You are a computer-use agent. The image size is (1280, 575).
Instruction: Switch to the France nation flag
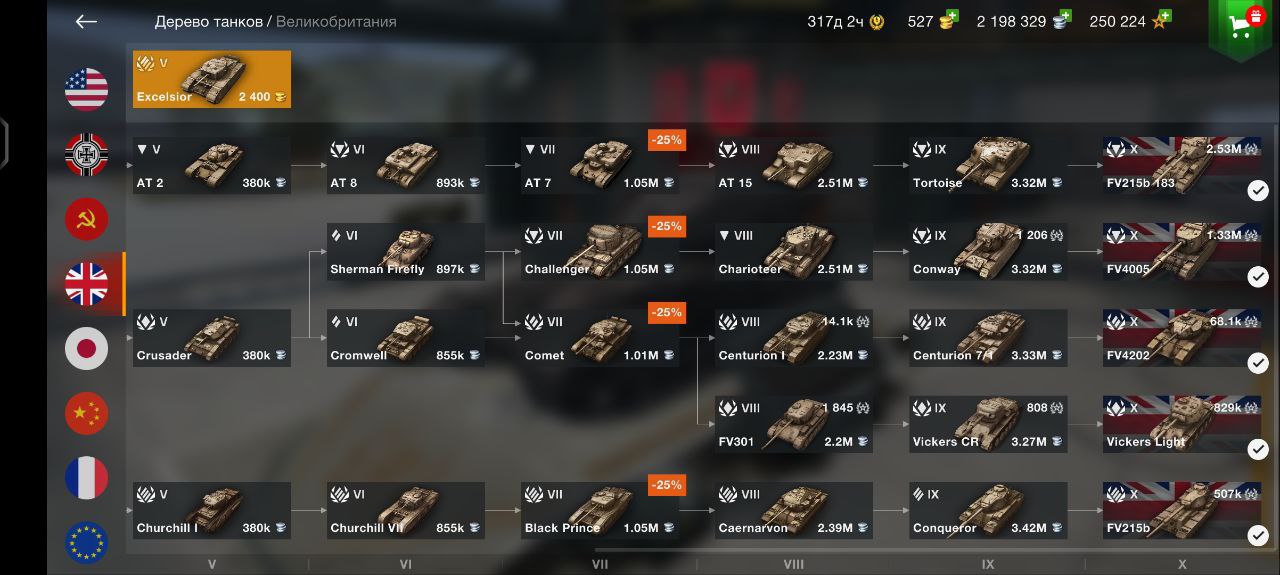(x=87, y=478)
